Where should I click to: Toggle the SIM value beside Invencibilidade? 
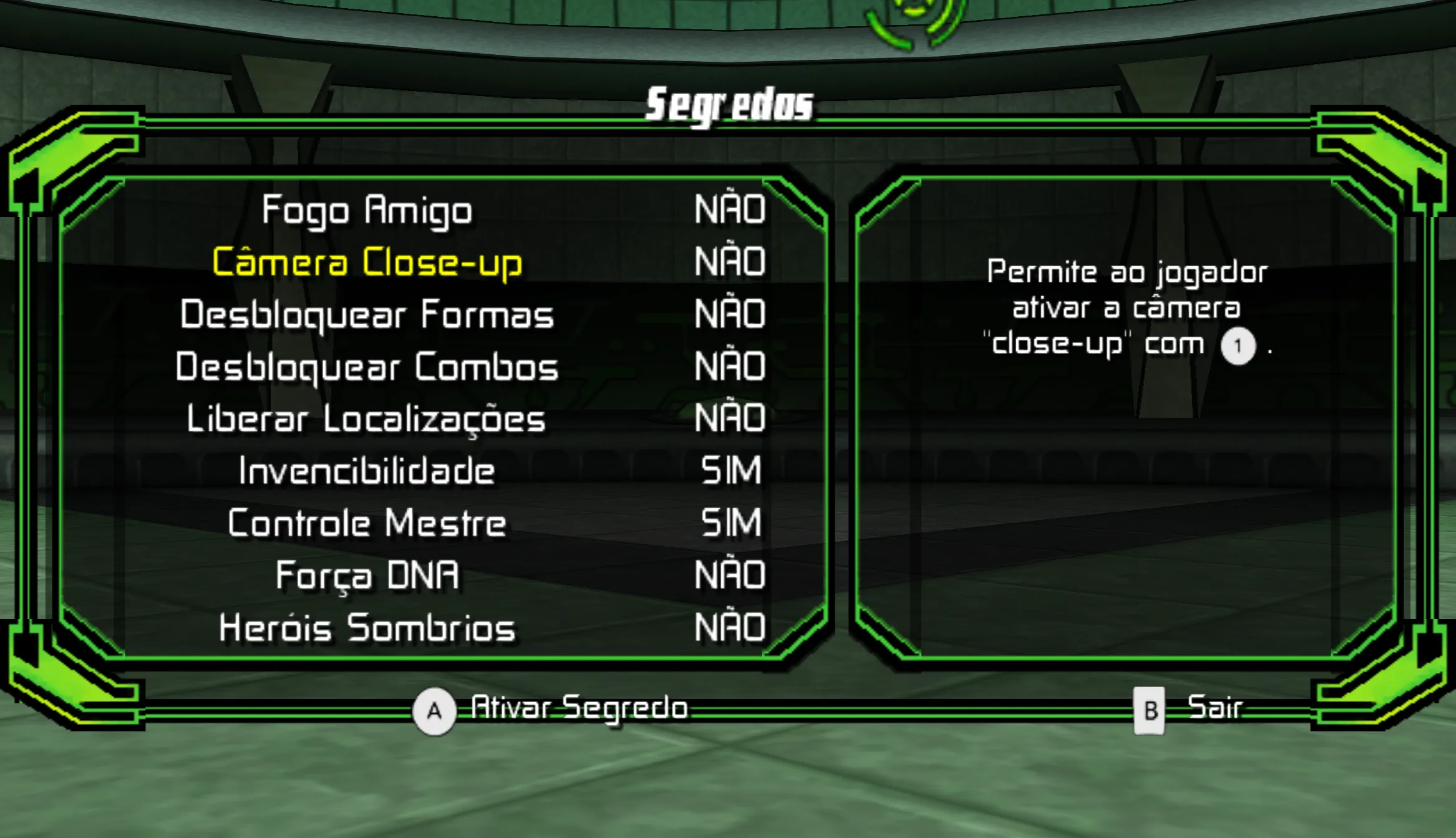731,471
